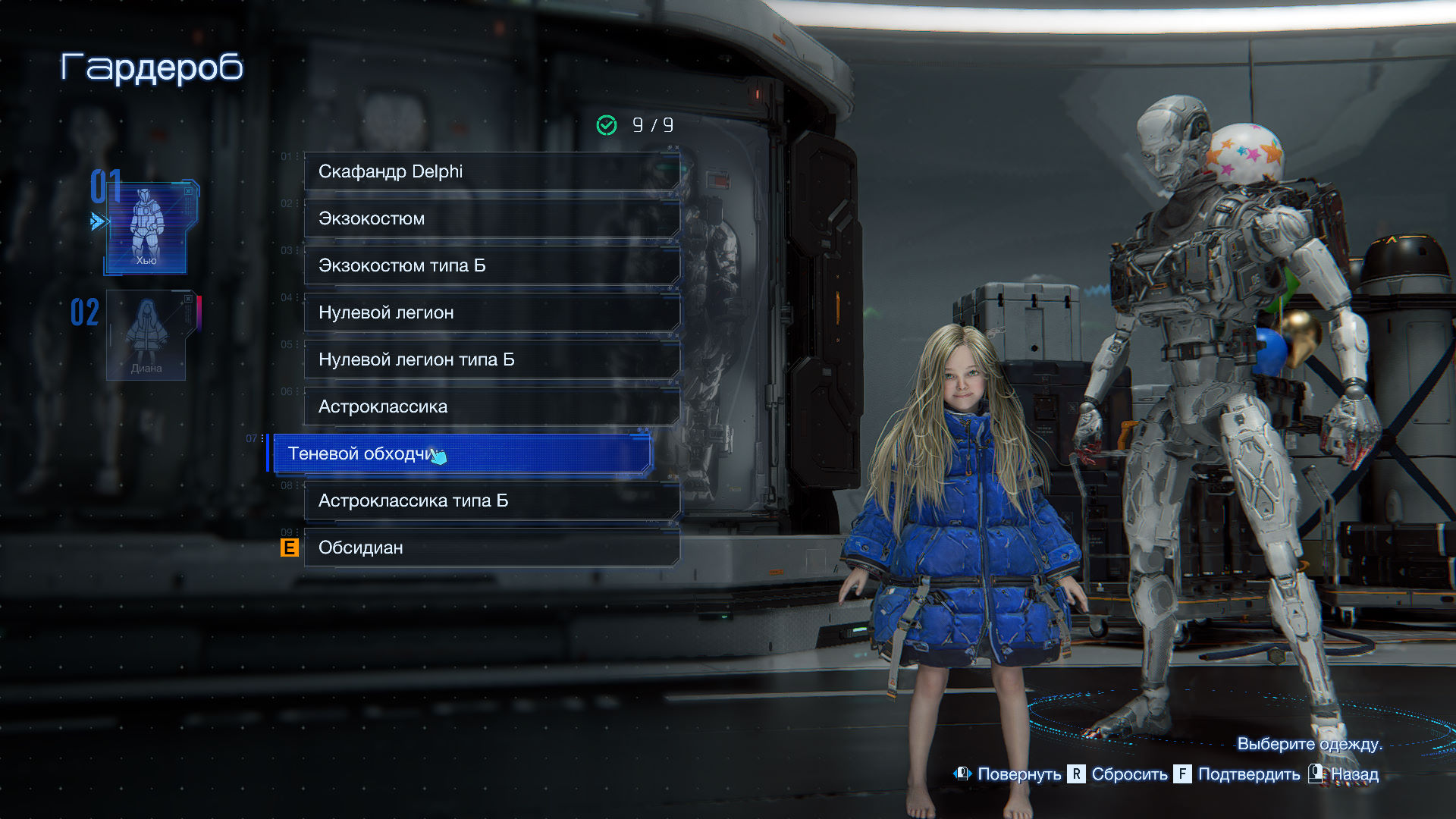Click Подтвердить to confirm the outfit
This screenshot has width=1456, height=819.
[x=1248, y=774]
